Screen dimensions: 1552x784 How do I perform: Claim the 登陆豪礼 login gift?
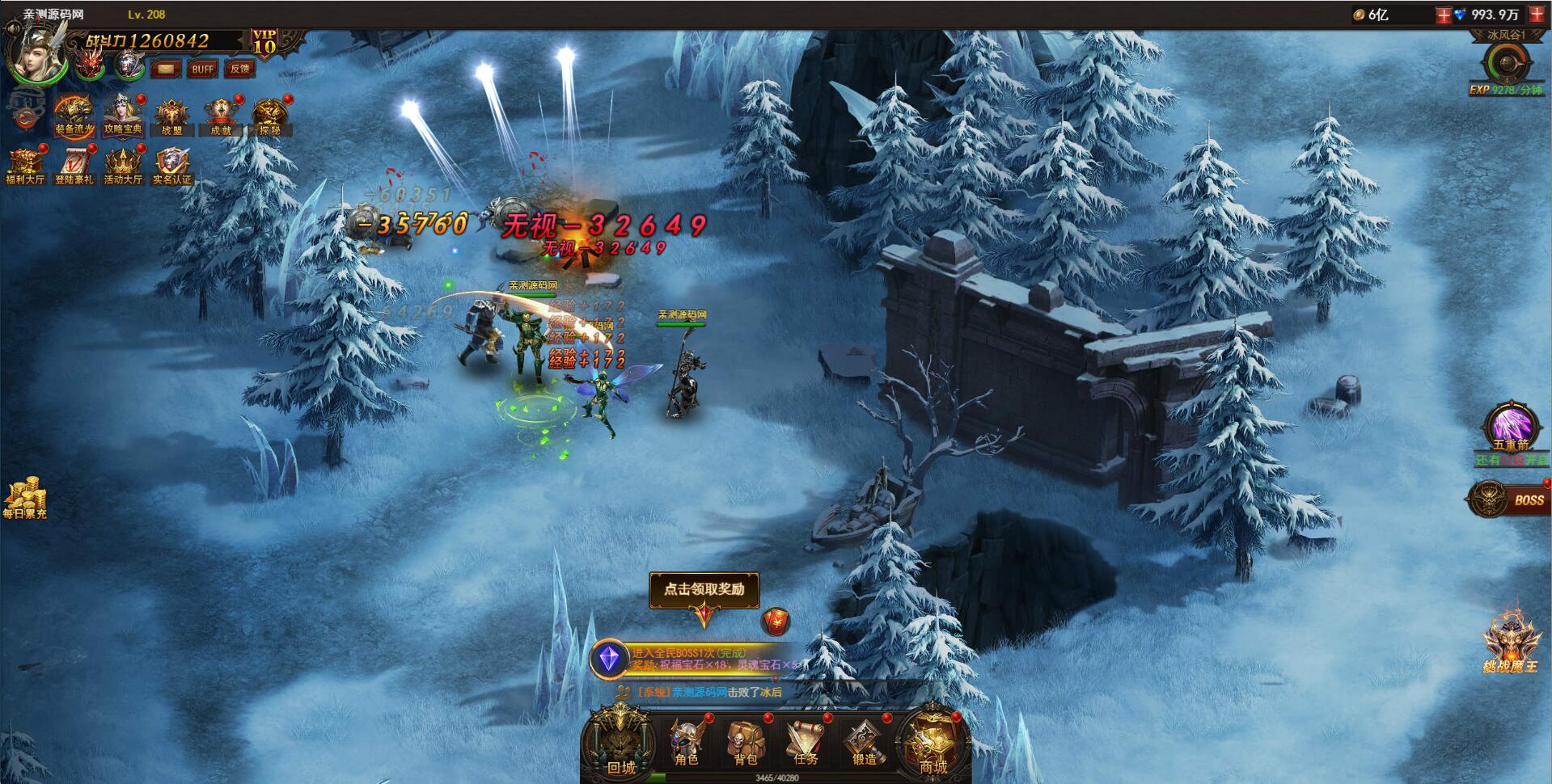(x=74, y=165)
